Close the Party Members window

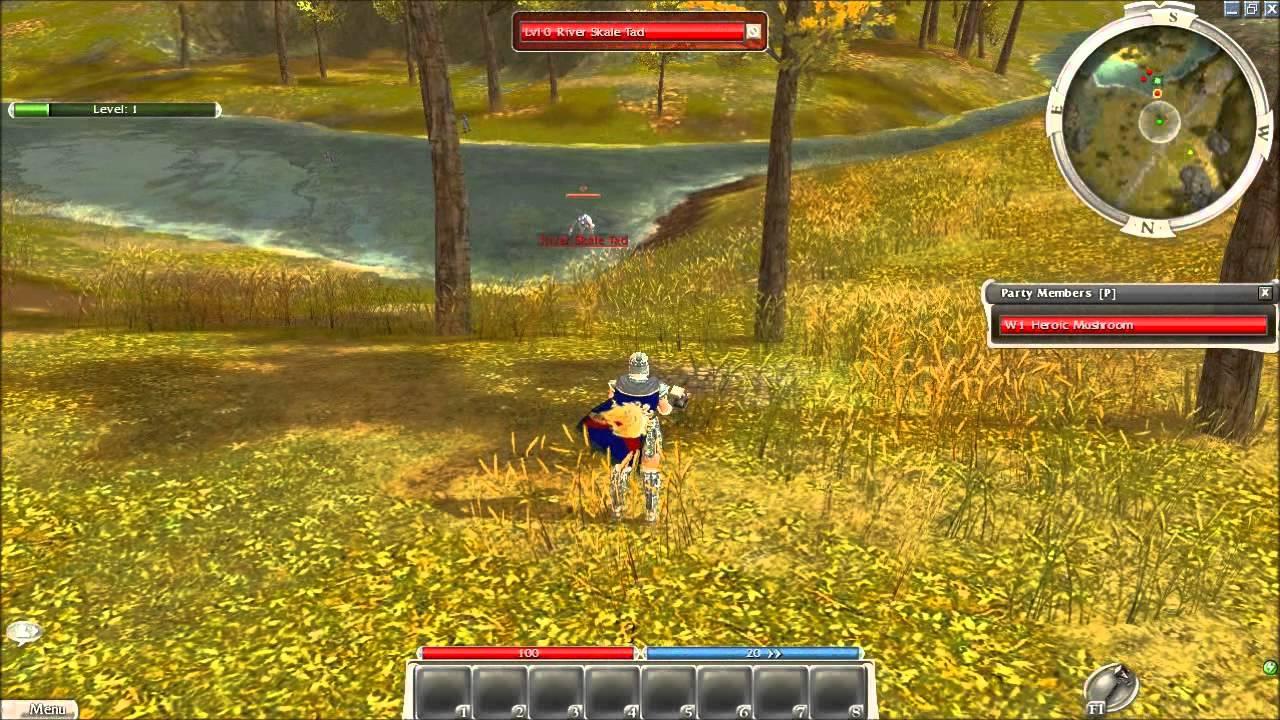pyautogui.click(x=1265, y=293)
